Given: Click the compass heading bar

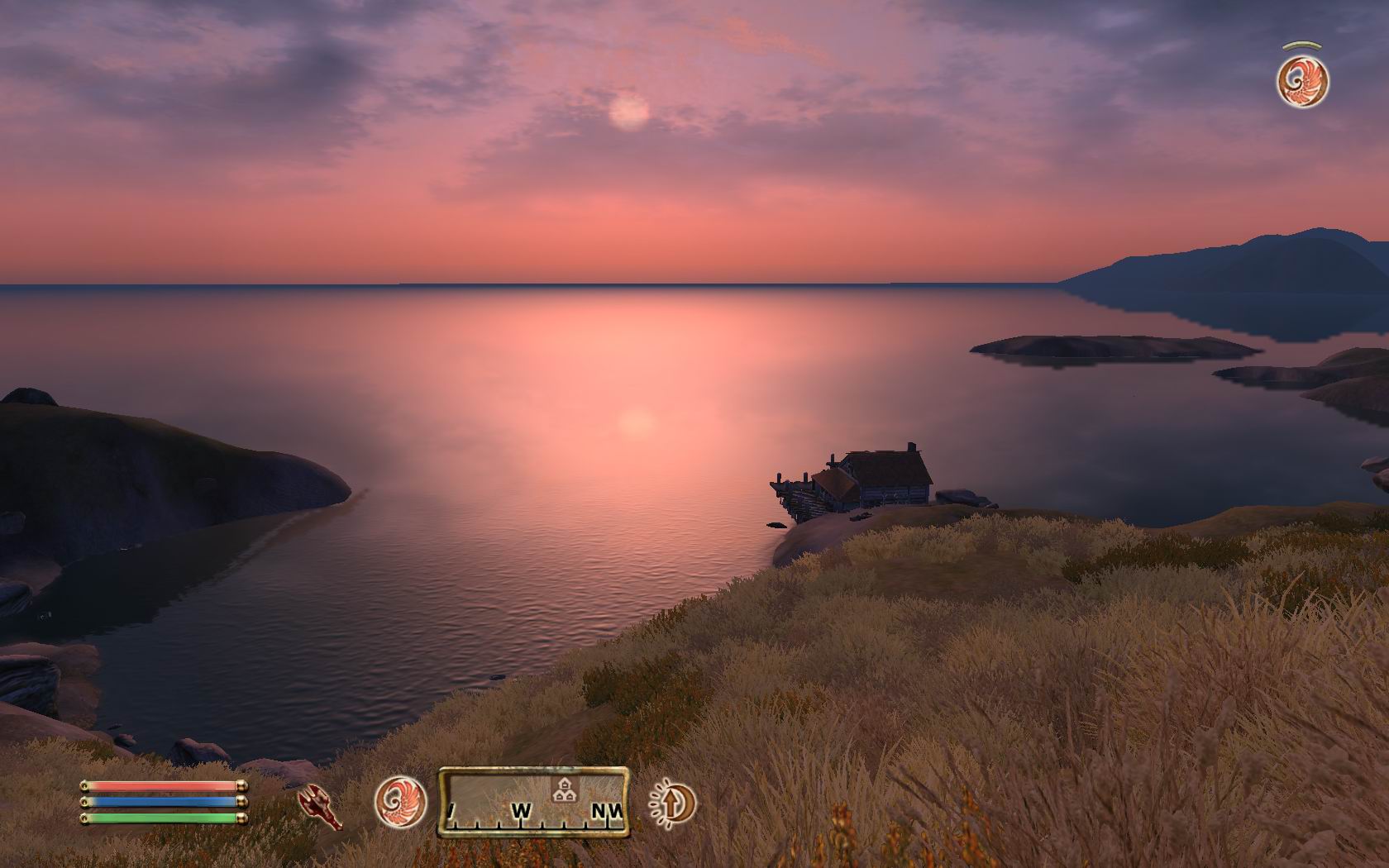Looking at the screenshot, I should click(x=534, y=801).
